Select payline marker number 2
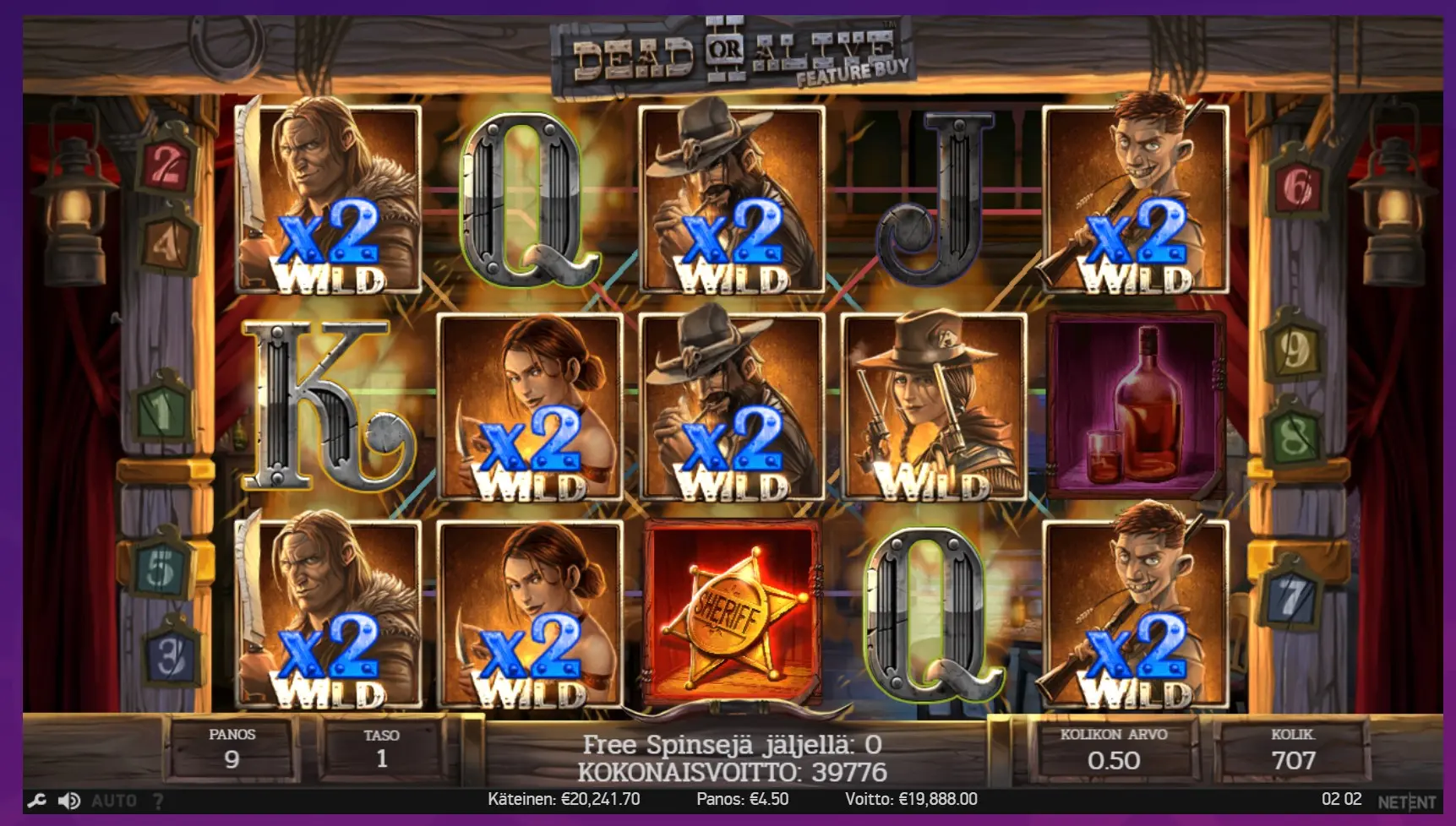Viewport: 1456px width, 826px height. [x=166, y=166]
